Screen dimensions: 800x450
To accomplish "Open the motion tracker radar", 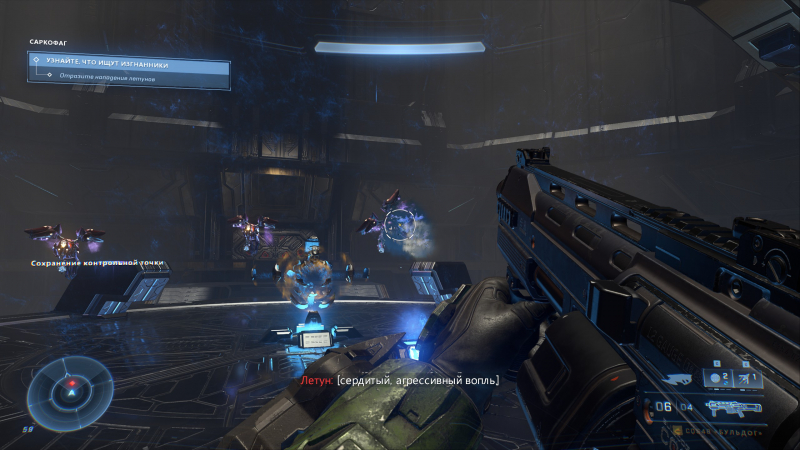I will coord(70,389).
